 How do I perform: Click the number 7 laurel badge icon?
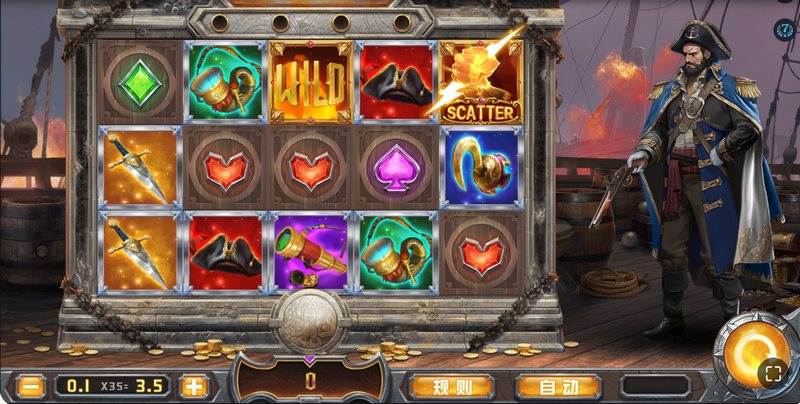783,29
